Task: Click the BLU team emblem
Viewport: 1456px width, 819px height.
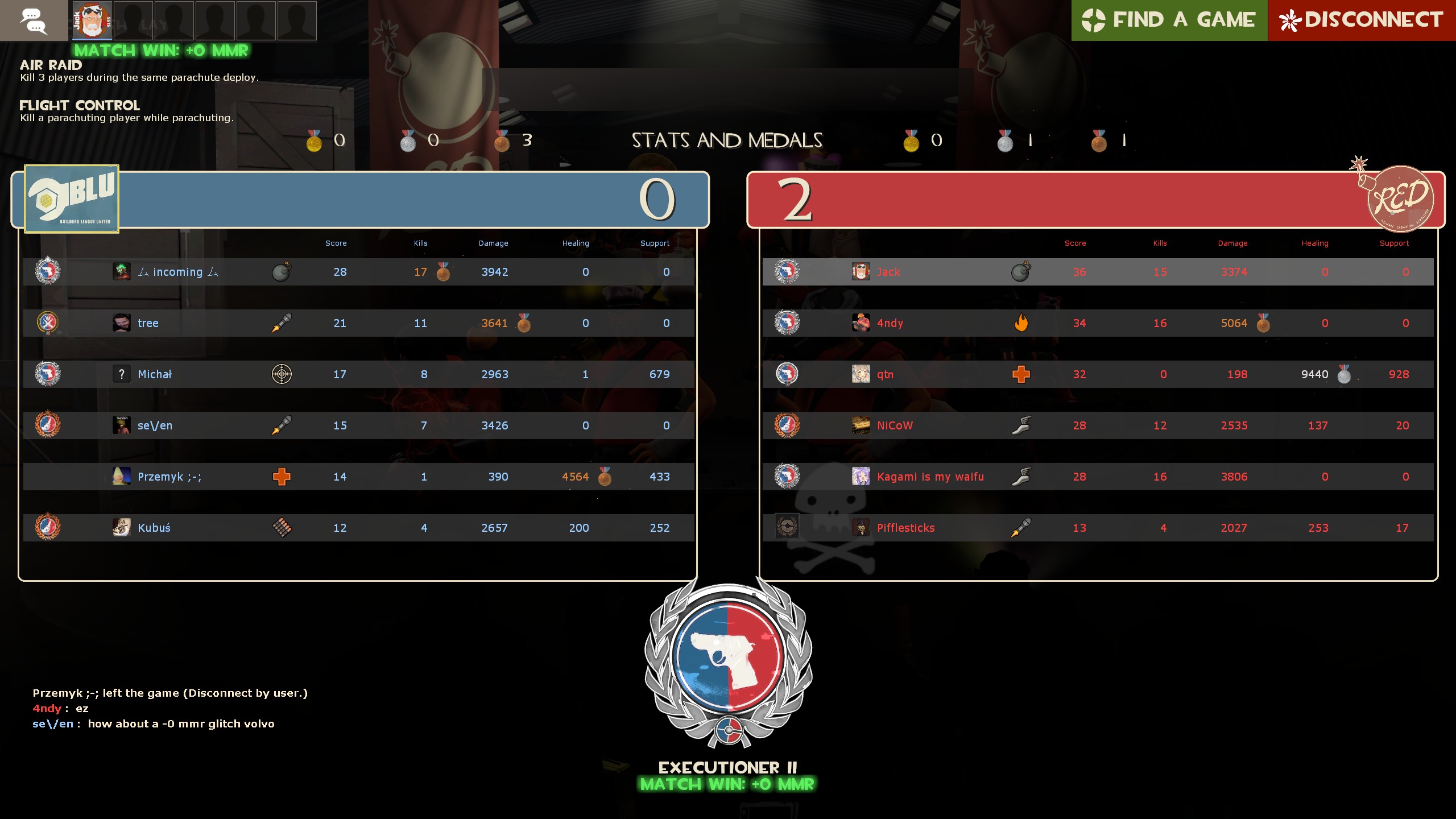Action: pos(71,198)
